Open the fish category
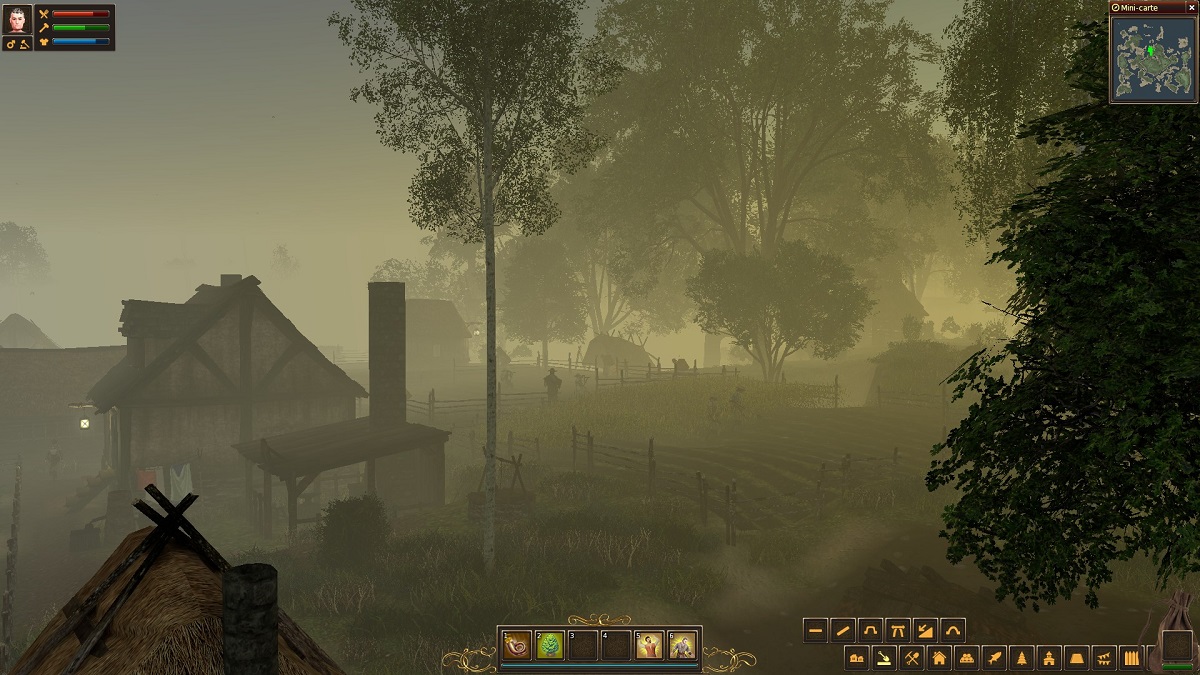 tap(994, 658)
